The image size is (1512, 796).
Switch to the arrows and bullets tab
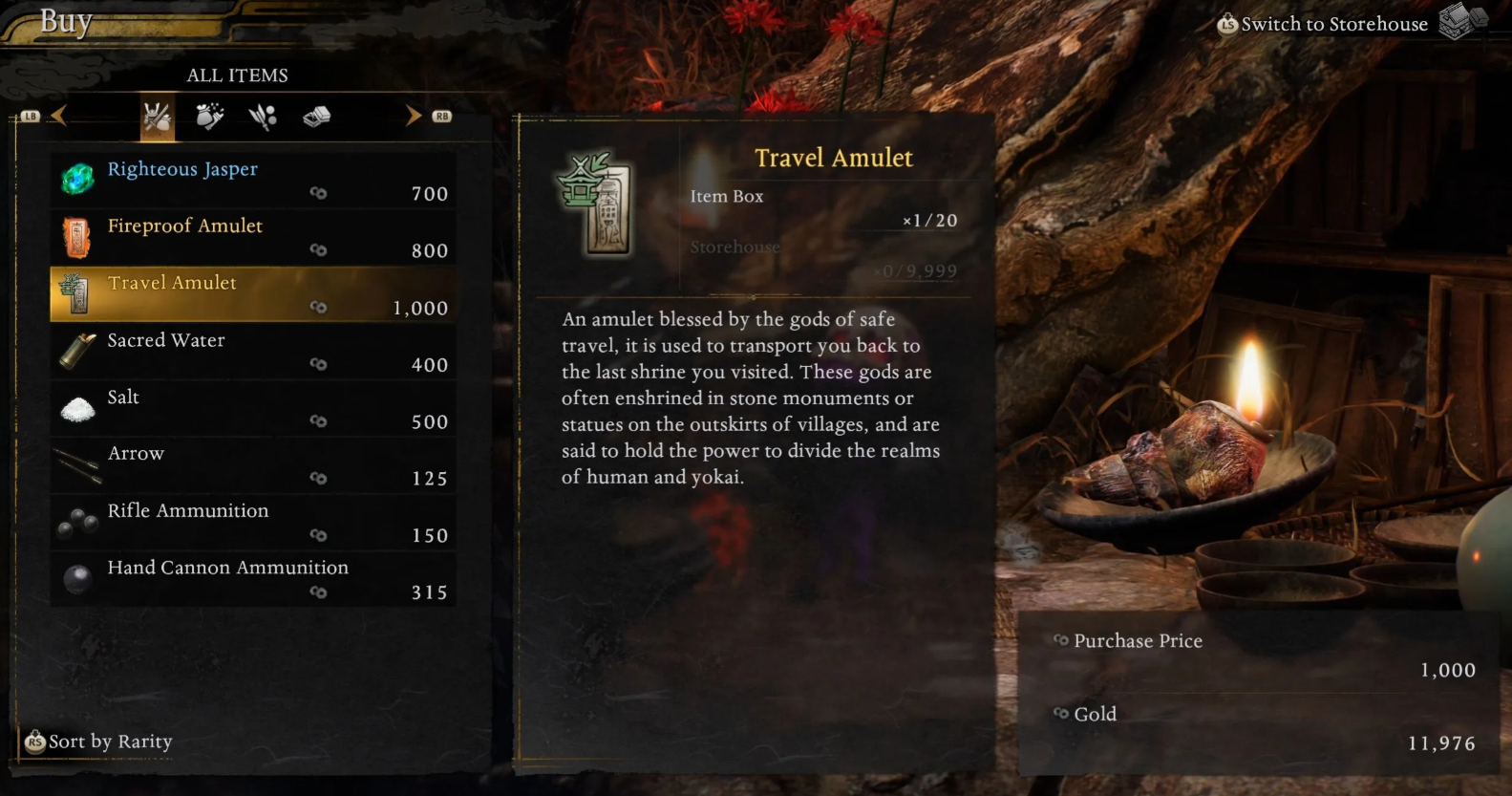(263, 118)
